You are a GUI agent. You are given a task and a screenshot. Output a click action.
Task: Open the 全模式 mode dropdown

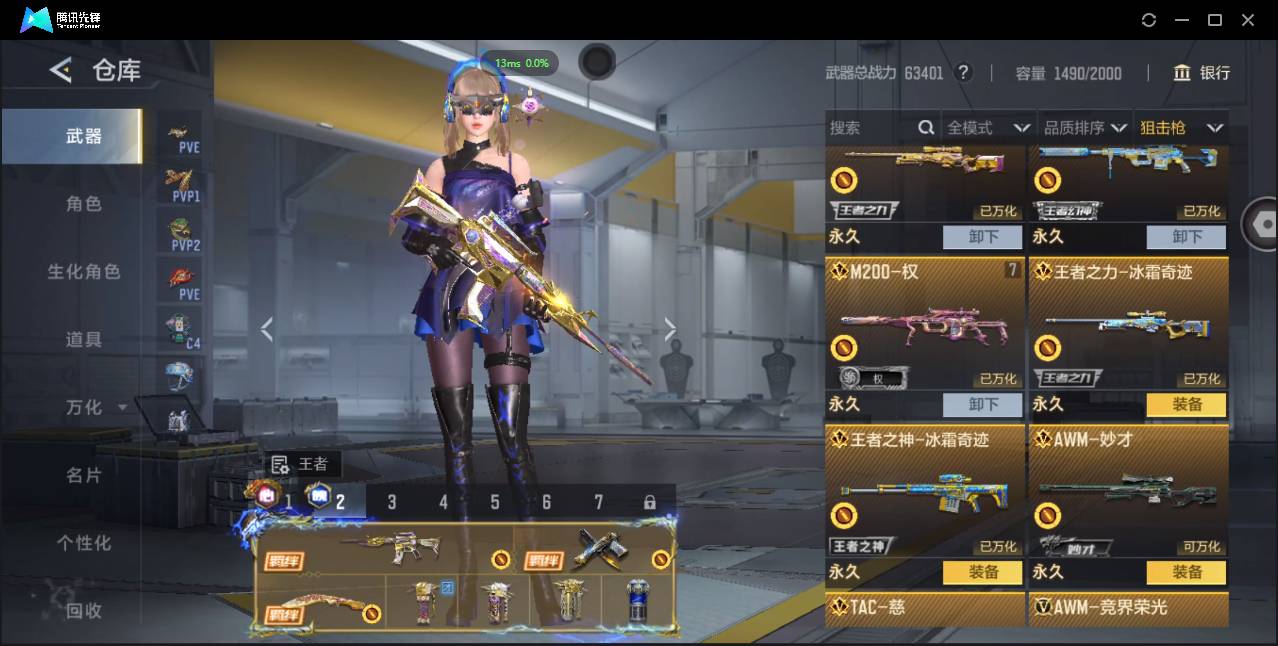click(987, 128)
